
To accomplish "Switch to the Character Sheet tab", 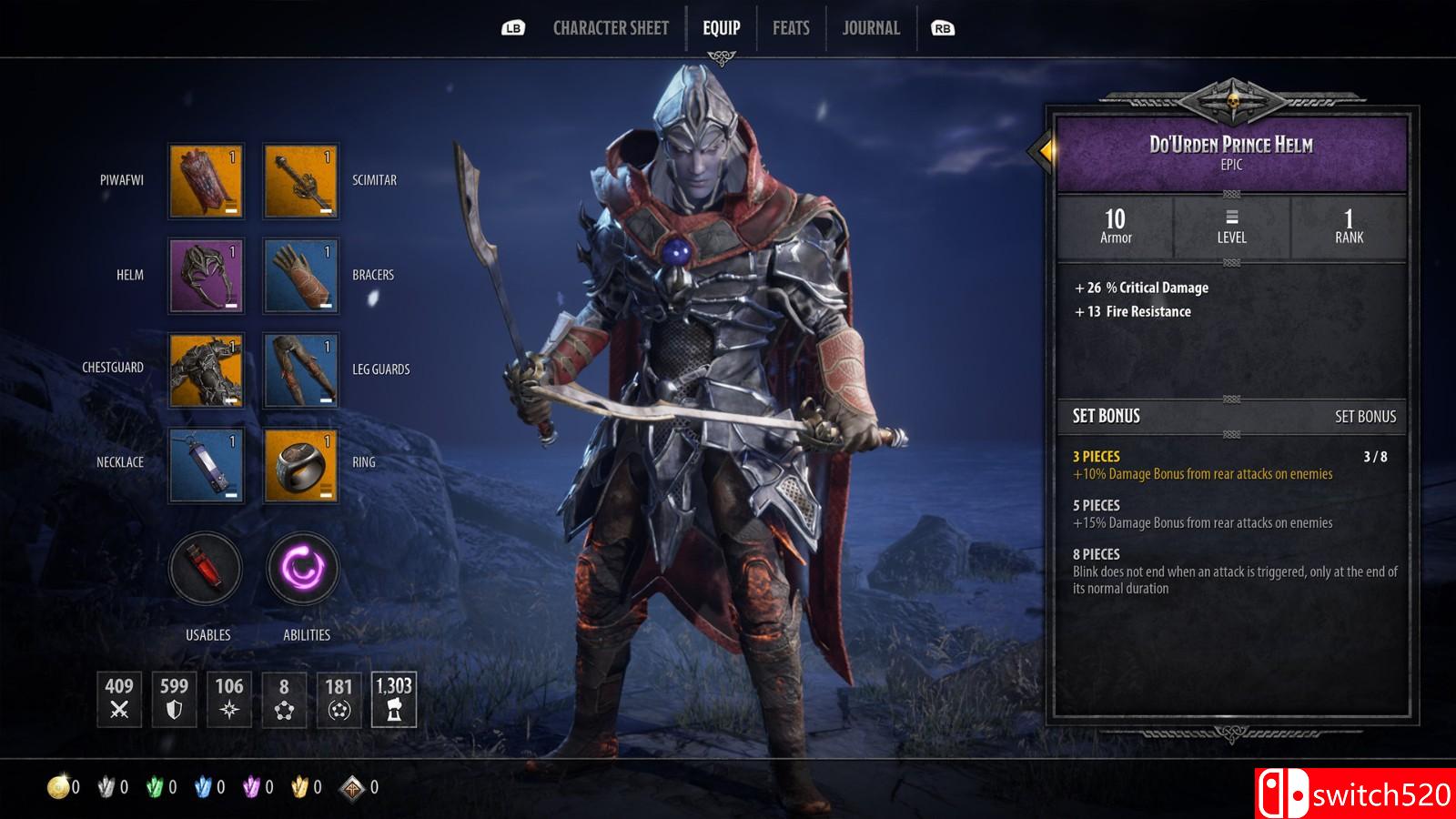I will tap(611, 28).
